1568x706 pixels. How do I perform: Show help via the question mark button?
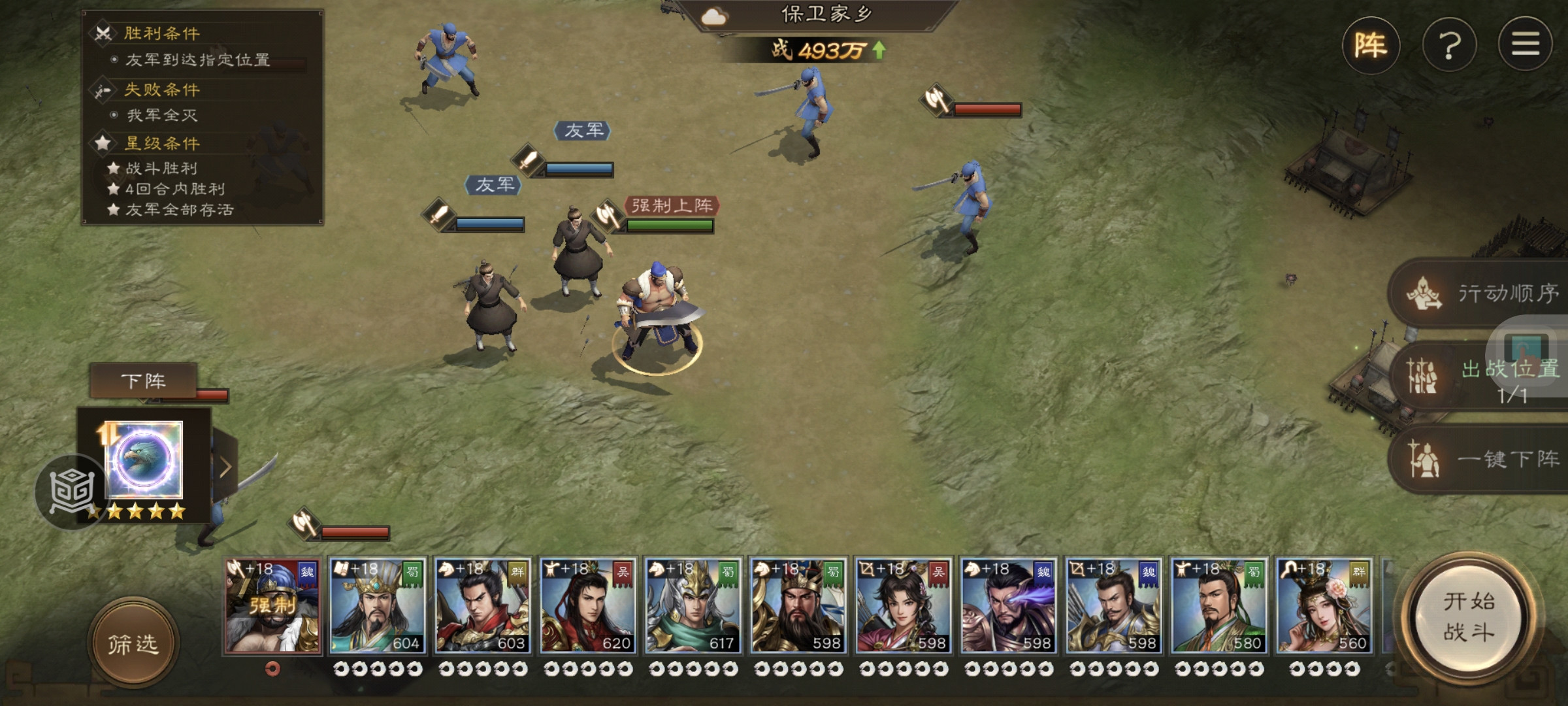pyautogui.click(x=1449, y=46)
